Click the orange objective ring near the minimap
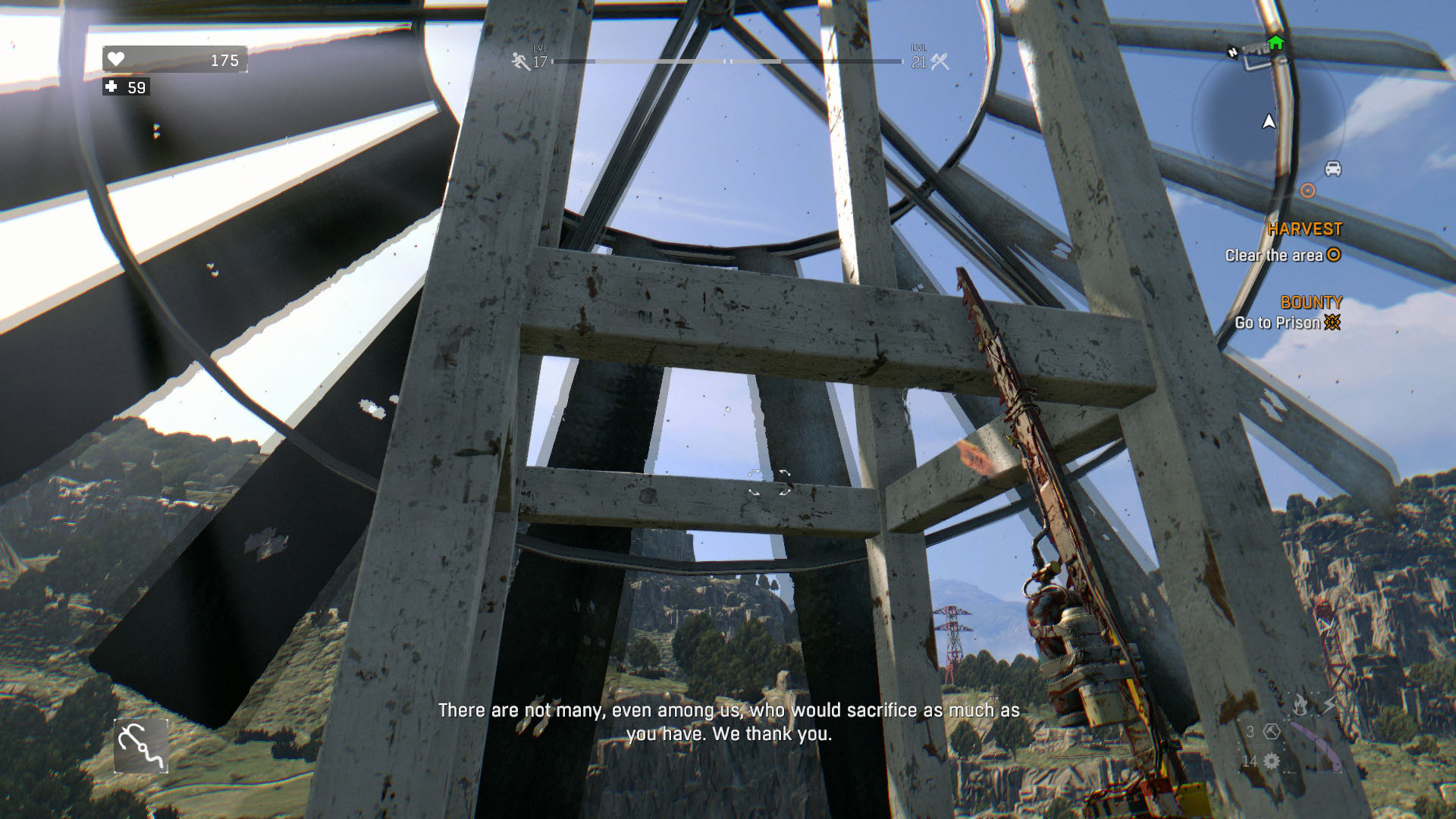Viewport: 1456px width, 819px height. (1307, 190)
